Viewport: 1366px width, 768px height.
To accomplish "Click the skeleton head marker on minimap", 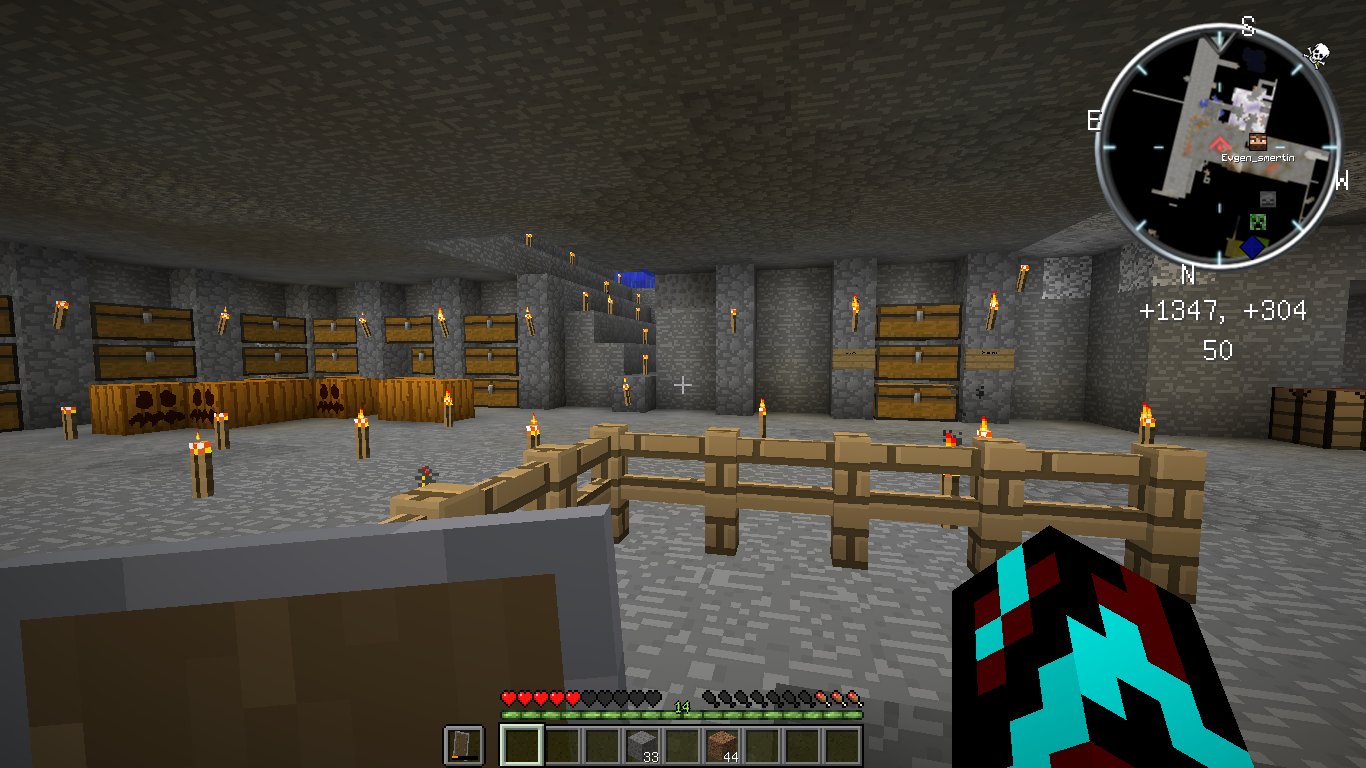I will (x=1268, y=199).
